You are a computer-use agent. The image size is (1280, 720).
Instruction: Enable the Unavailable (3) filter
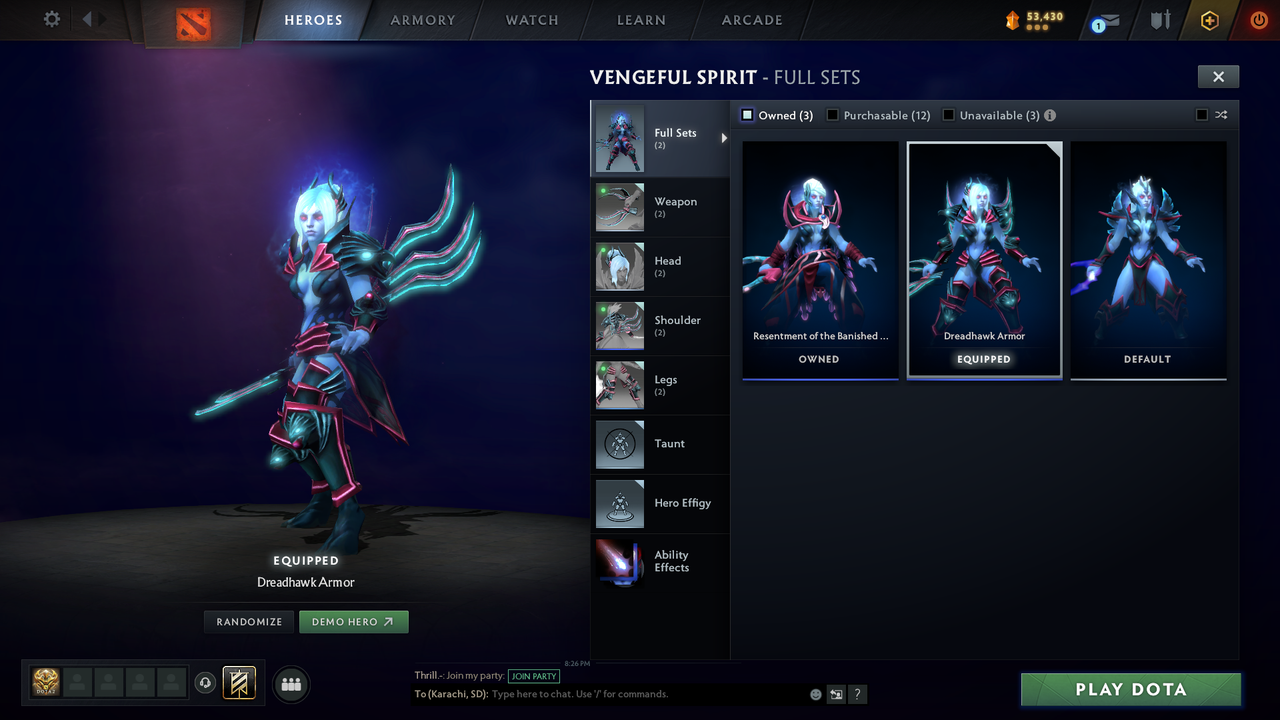click(948, 115)
